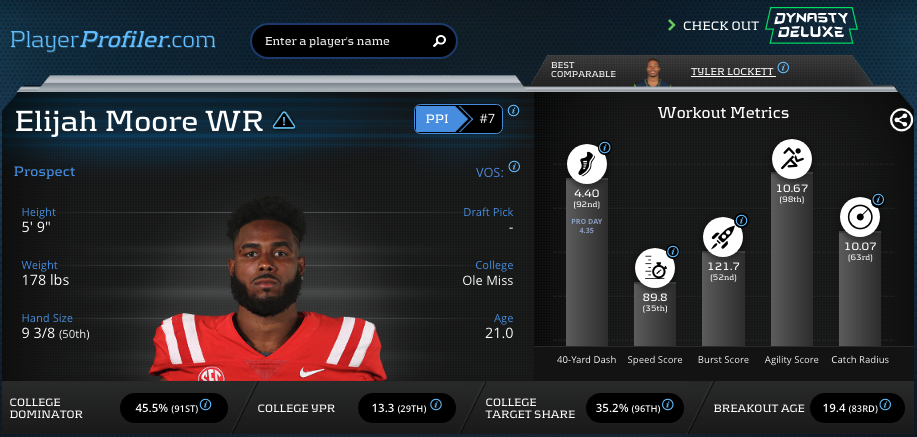
Task: Show info for College Dominator rating
Action: (205, 406)
